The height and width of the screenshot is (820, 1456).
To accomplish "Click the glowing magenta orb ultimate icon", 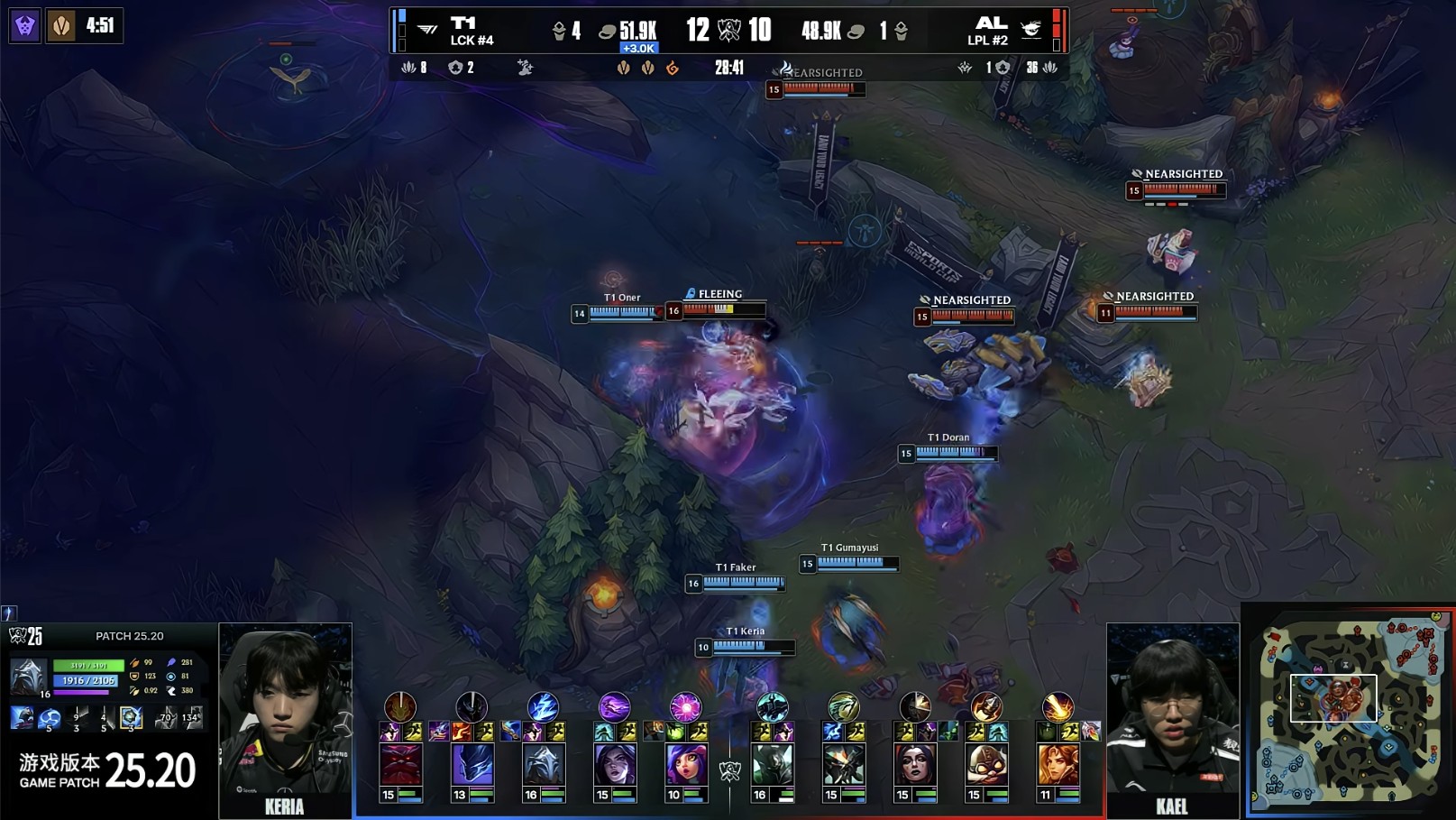I will click(x=685, y=706).
